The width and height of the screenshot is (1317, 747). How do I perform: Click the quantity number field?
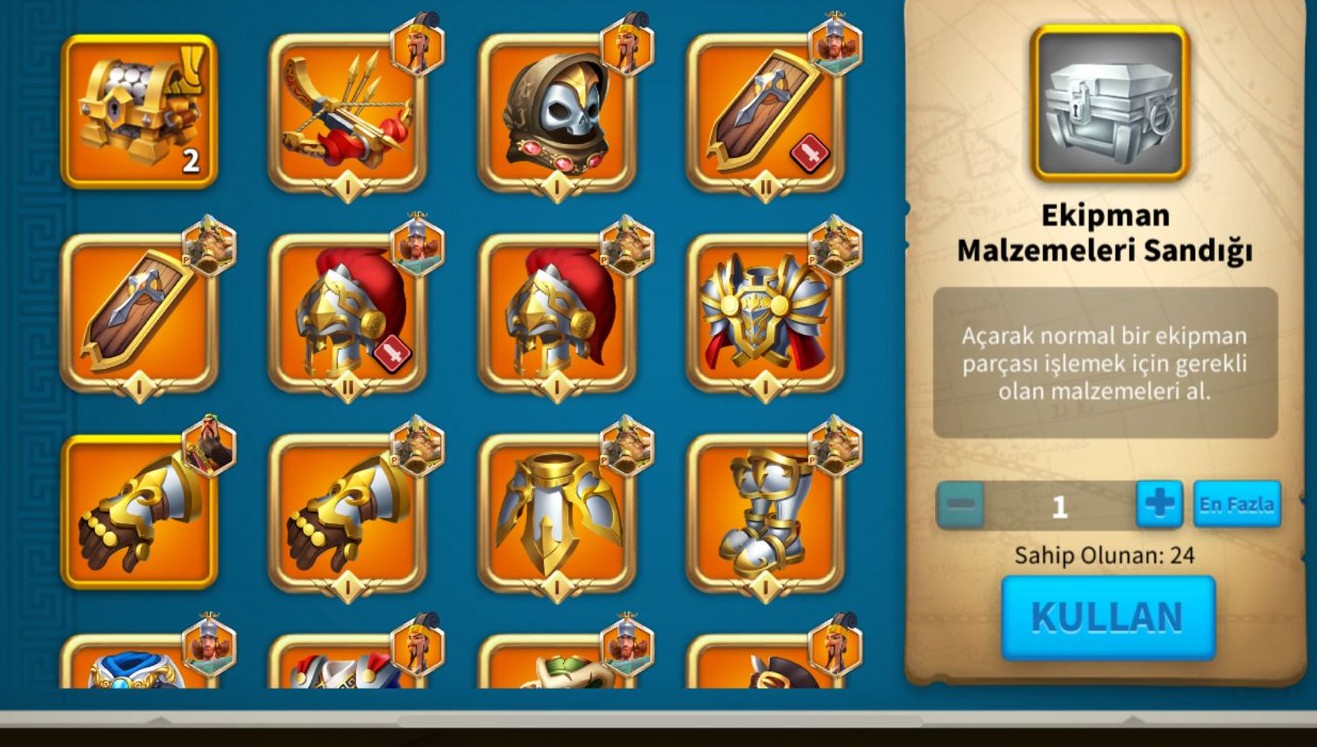[x=1059, y=505]
